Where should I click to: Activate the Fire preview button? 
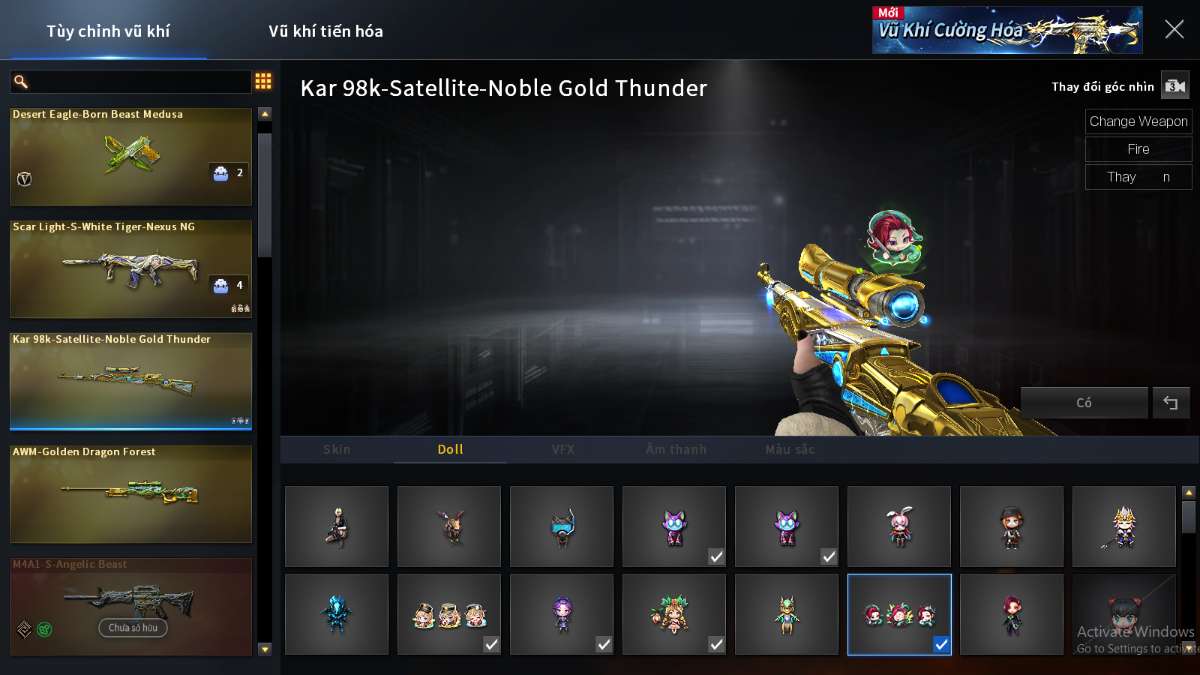click(1138, 149)
